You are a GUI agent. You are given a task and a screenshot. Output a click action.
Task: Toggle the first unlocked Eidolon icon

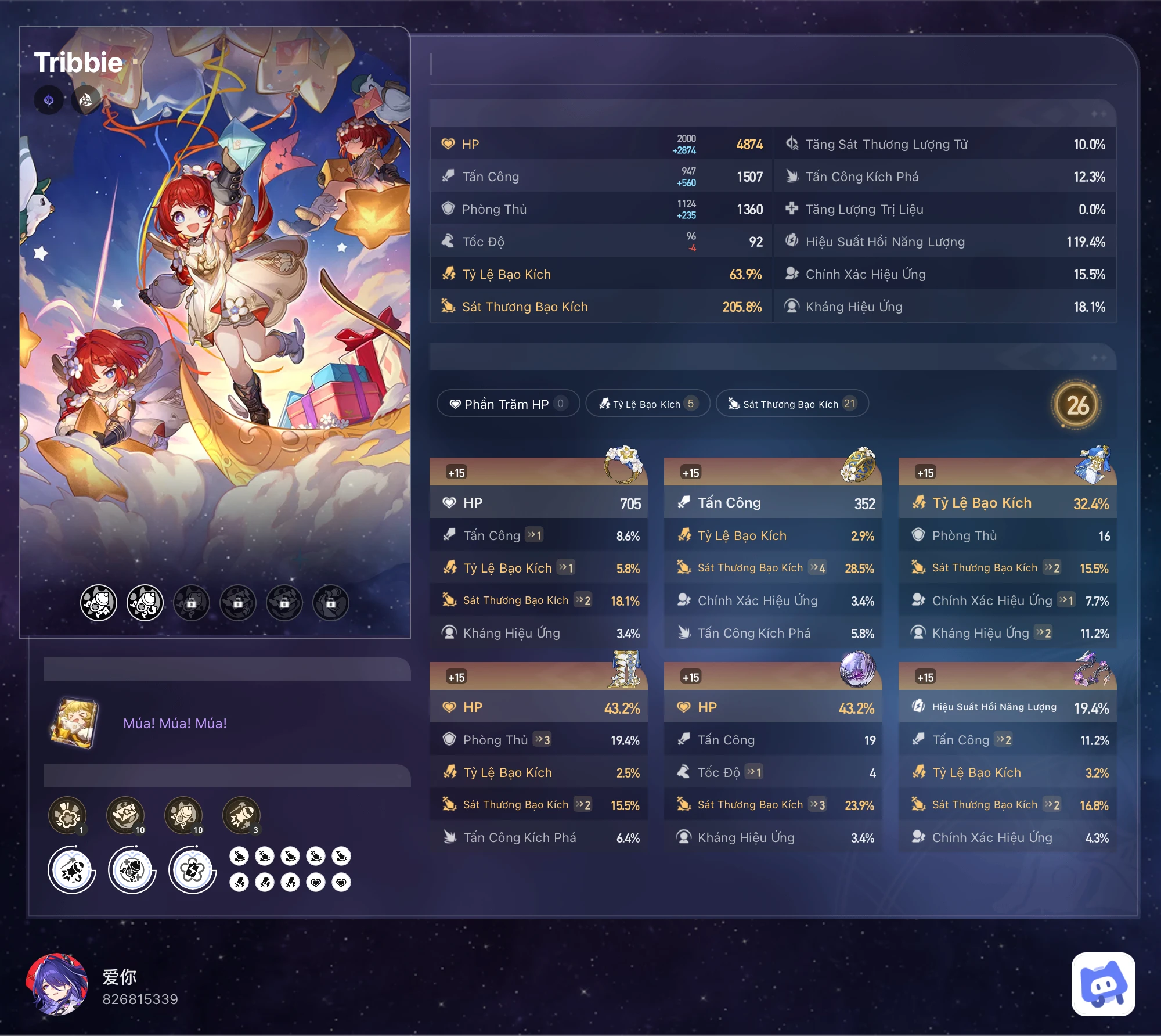[98, 603]
